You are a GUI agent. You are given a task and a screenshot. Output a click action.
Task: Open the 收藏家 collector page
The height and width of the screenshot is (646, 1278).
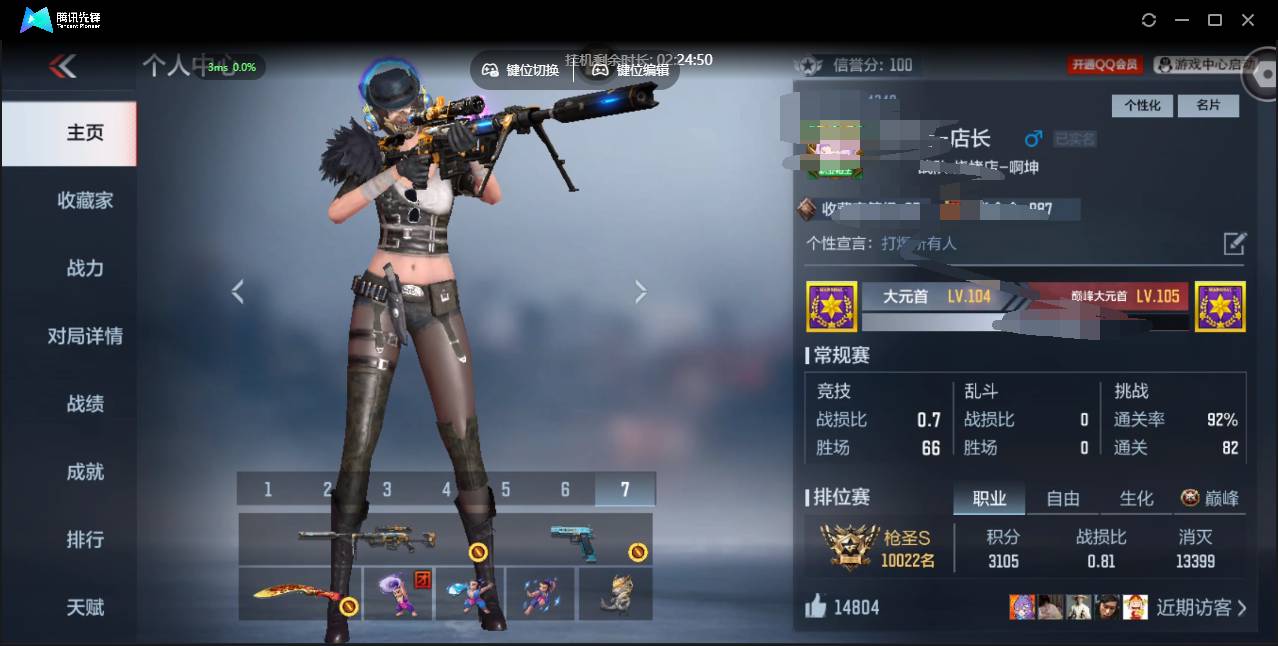pyautogui.click(x=85, y=201)
